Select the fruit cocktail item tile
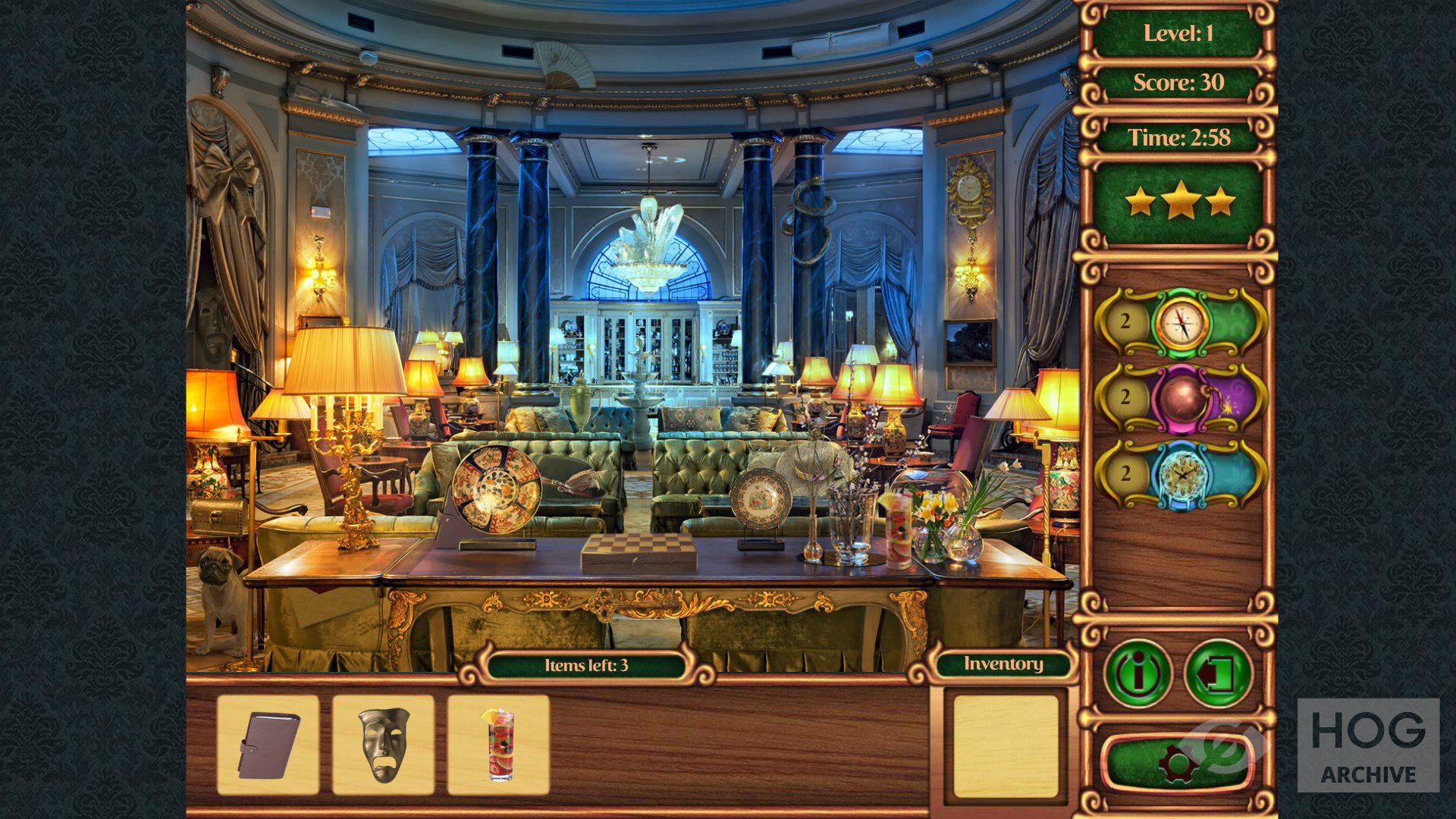Screen dimensions: 1456x819 click(499, 745)
